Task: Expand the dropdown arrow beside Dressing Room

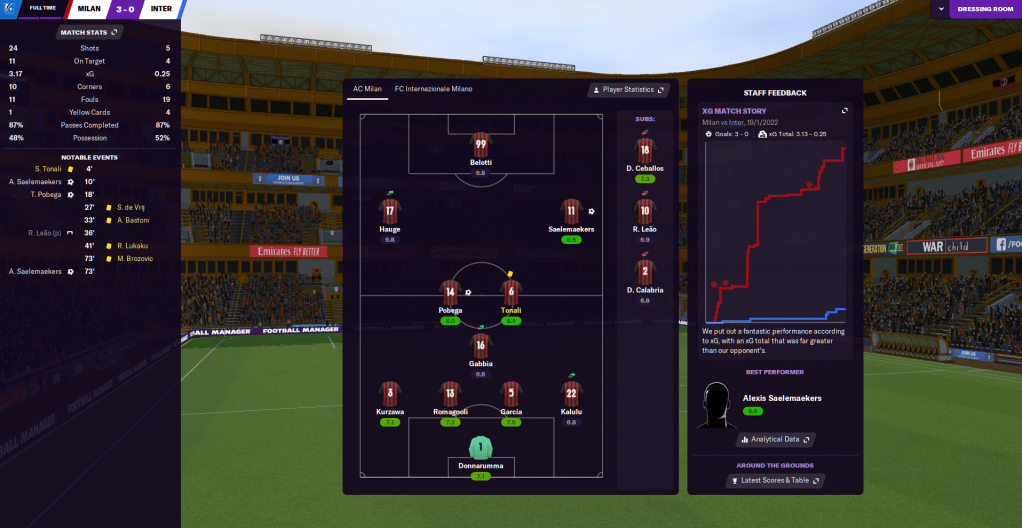Action: point(939,9)
